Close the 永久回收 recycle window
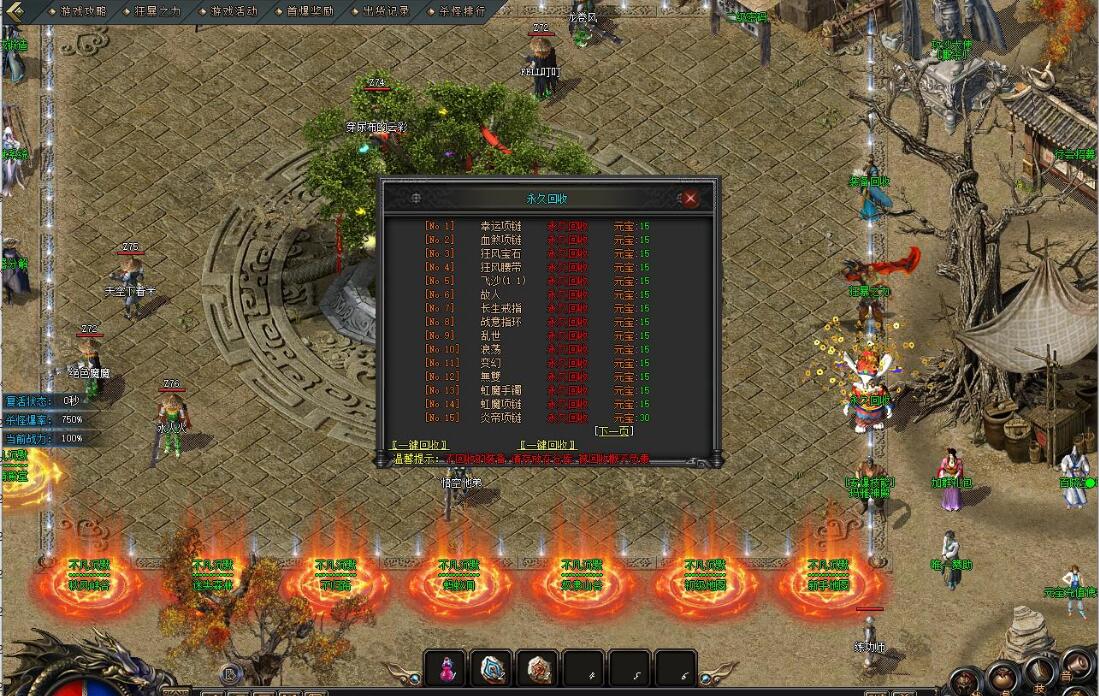 click(x=690, y=198)
